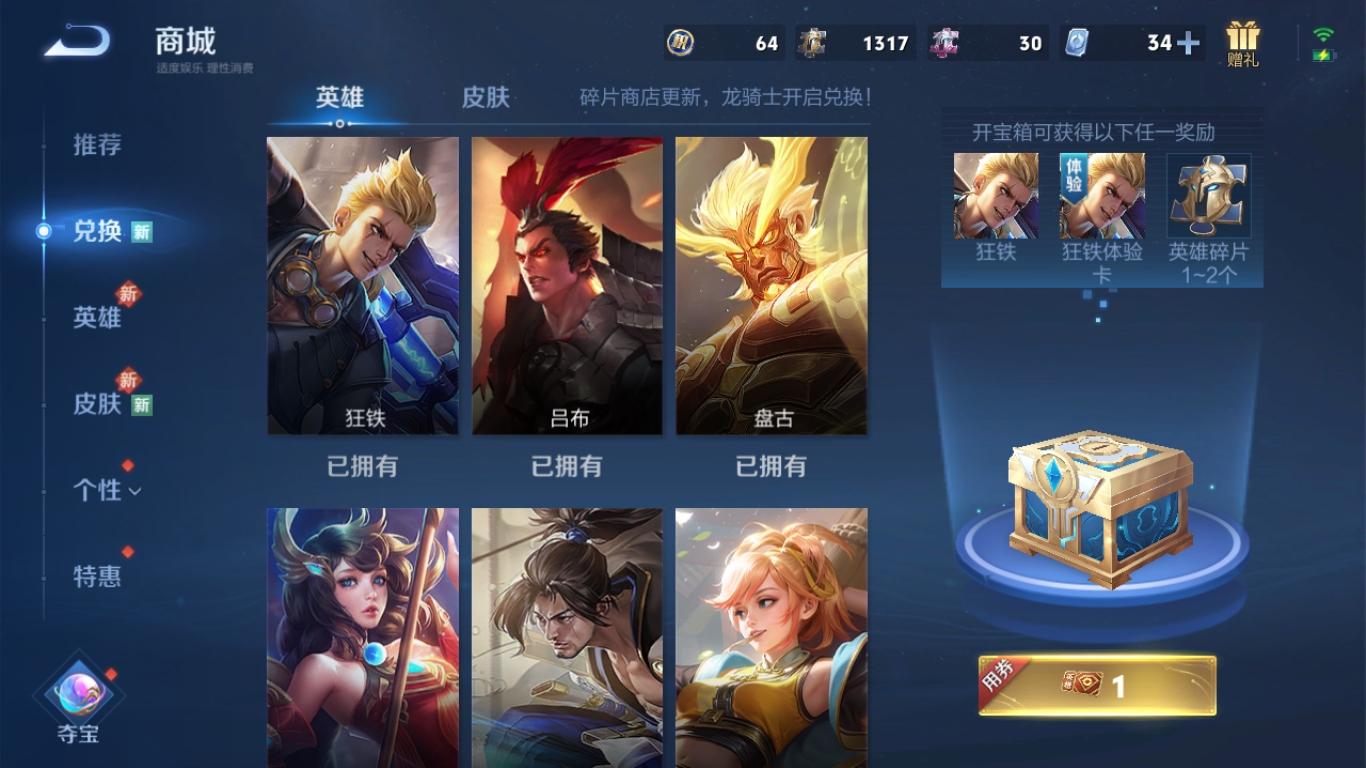This screenshot has height=768, width=1366.
Task: Open the 特惠 menu in the sidebar
Action: click(97, 577)
